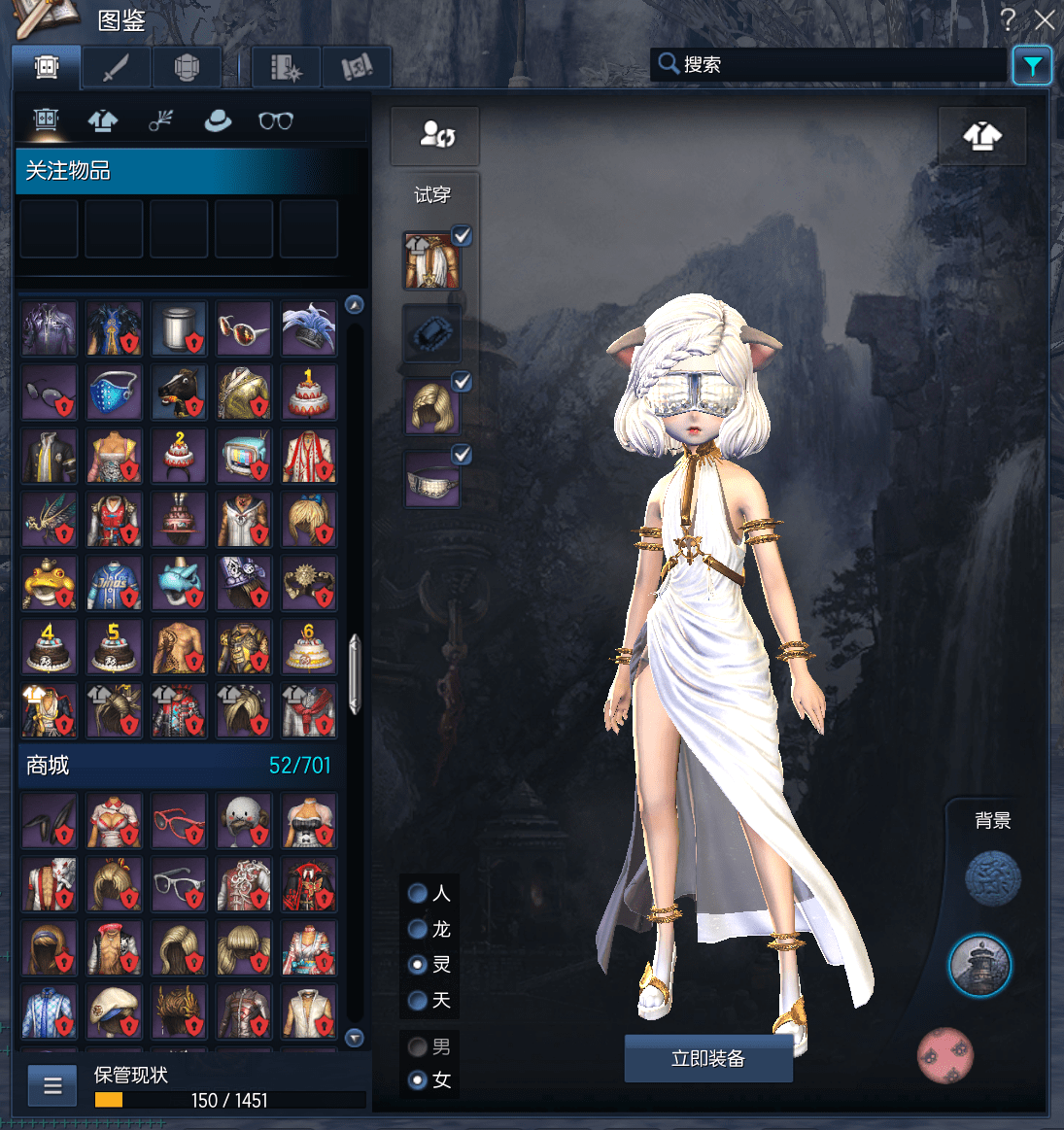Viewport: 1064px width, 1130px height.
Task: Choose the pink paw background
Action: [945, 1055]
